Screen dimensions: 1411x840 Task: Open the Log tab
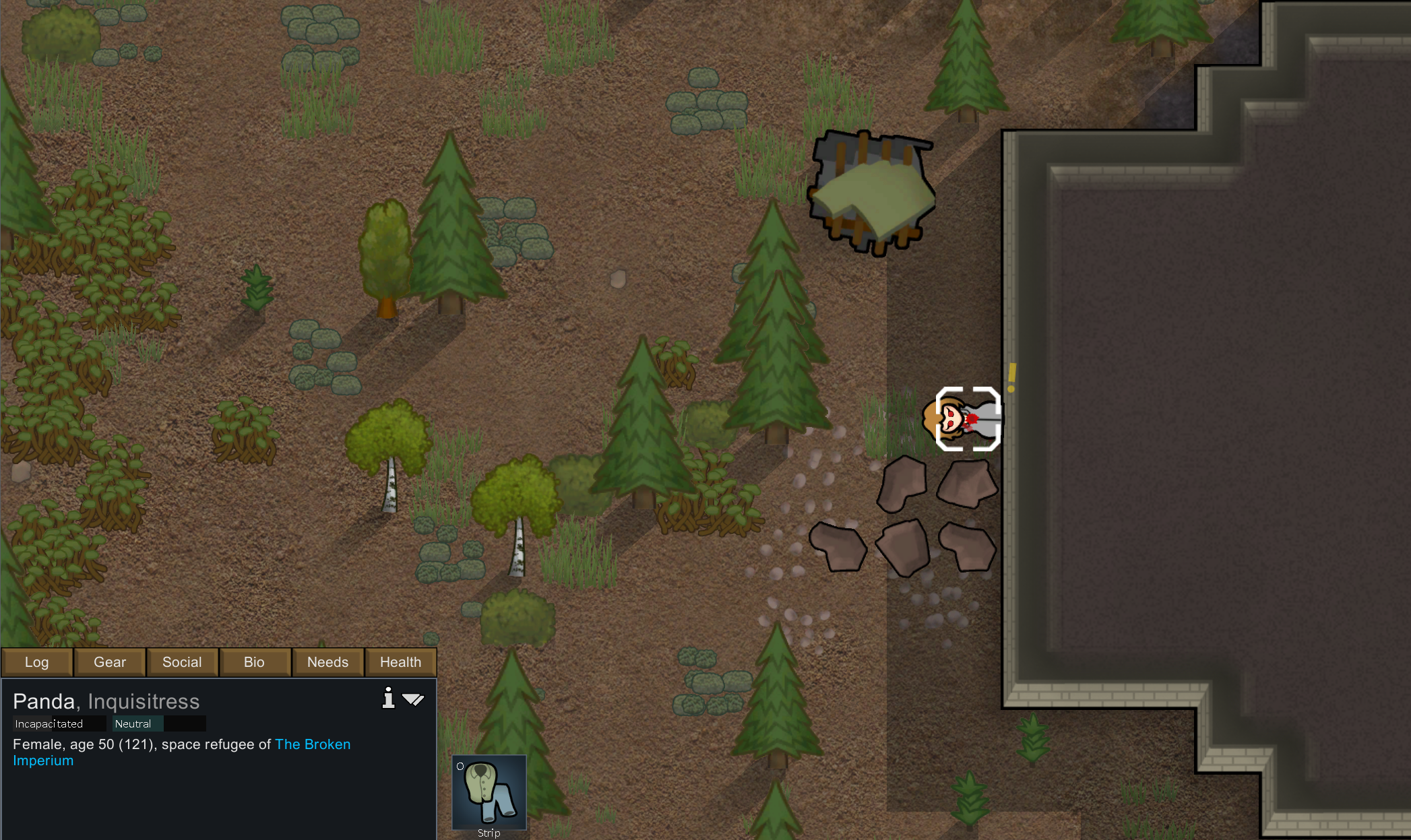[37, 662]
